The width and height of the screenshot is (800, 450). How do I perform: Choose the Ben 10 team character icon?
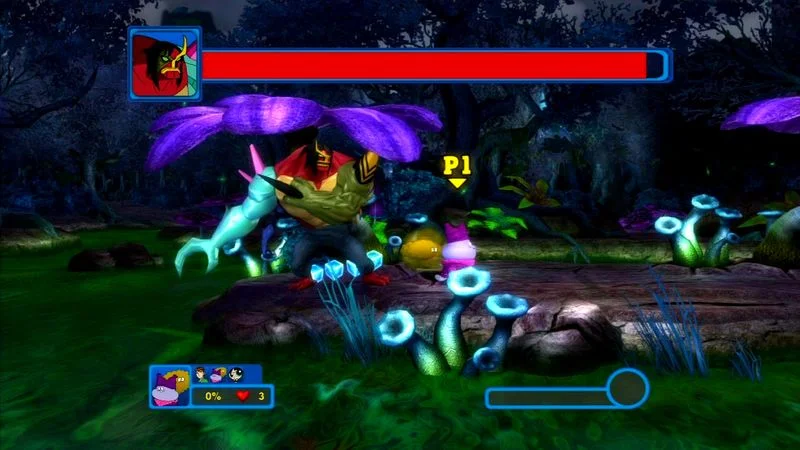coord(201,374)
